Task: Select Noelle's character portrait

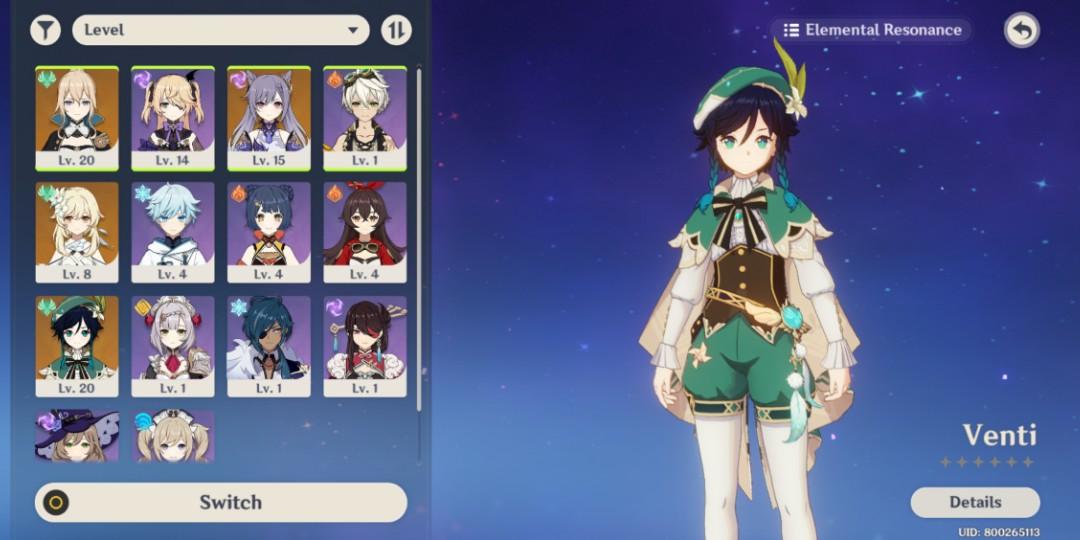Action: pos(173,346)
